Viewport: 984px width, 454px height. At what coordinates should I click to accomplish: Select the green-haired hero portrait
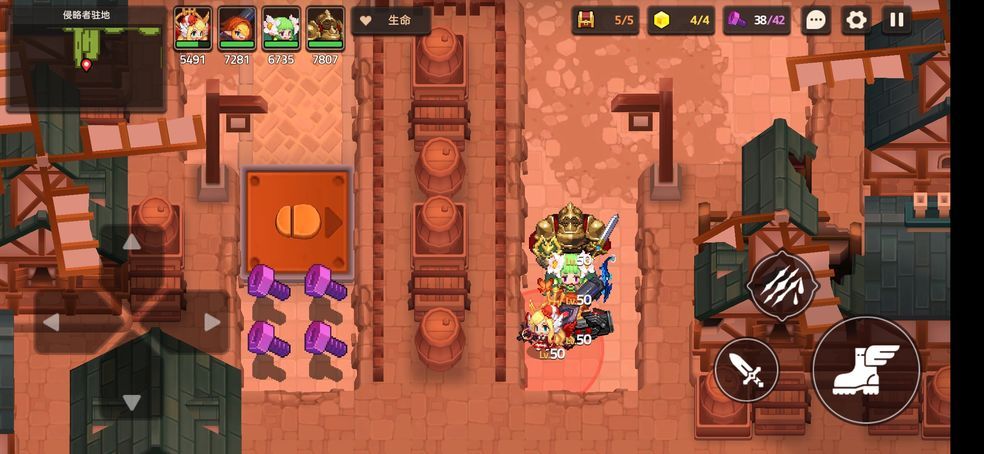pos(281,27)
